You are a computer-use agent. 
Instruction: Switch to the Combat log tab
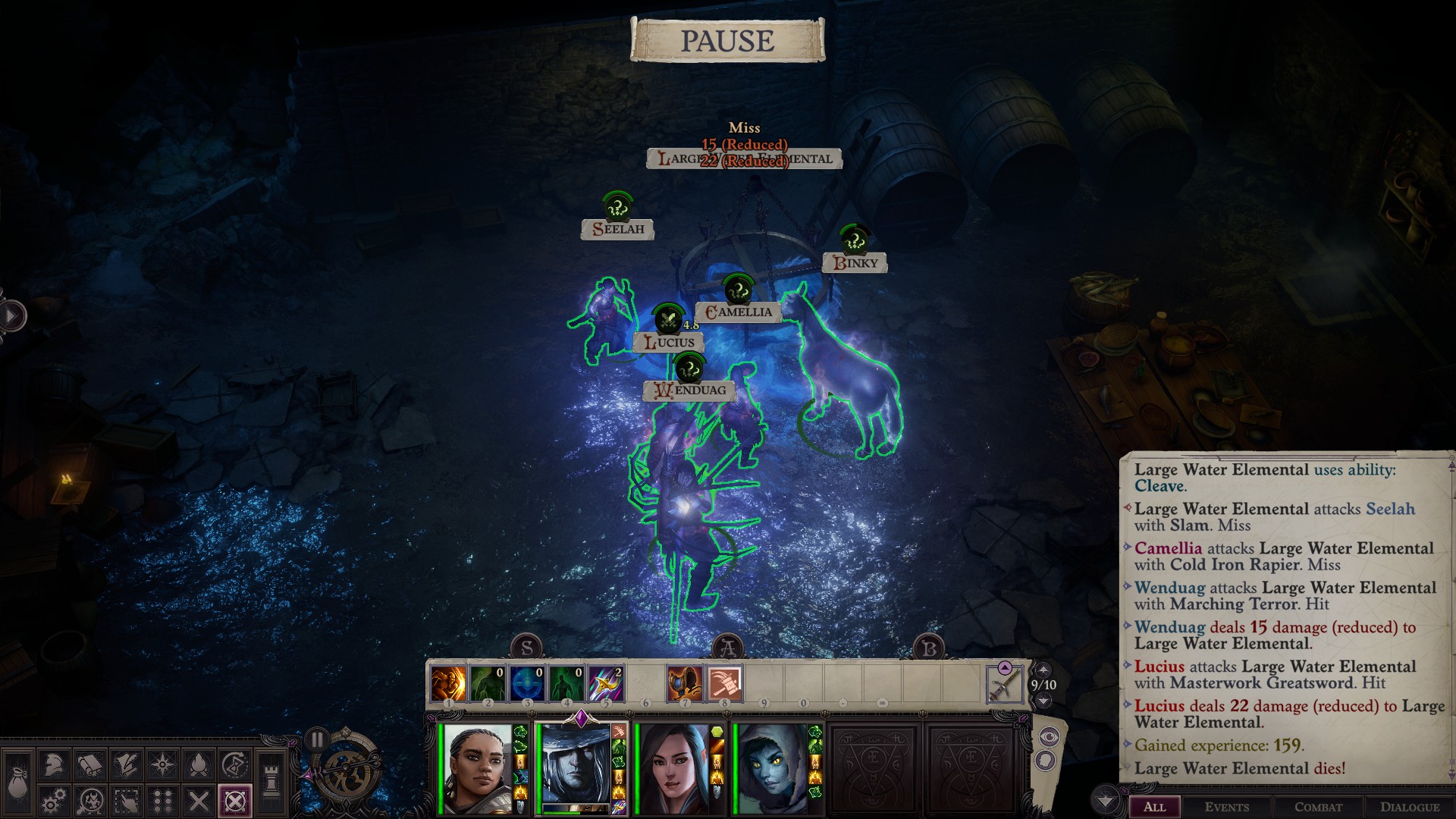point(1318,807)
